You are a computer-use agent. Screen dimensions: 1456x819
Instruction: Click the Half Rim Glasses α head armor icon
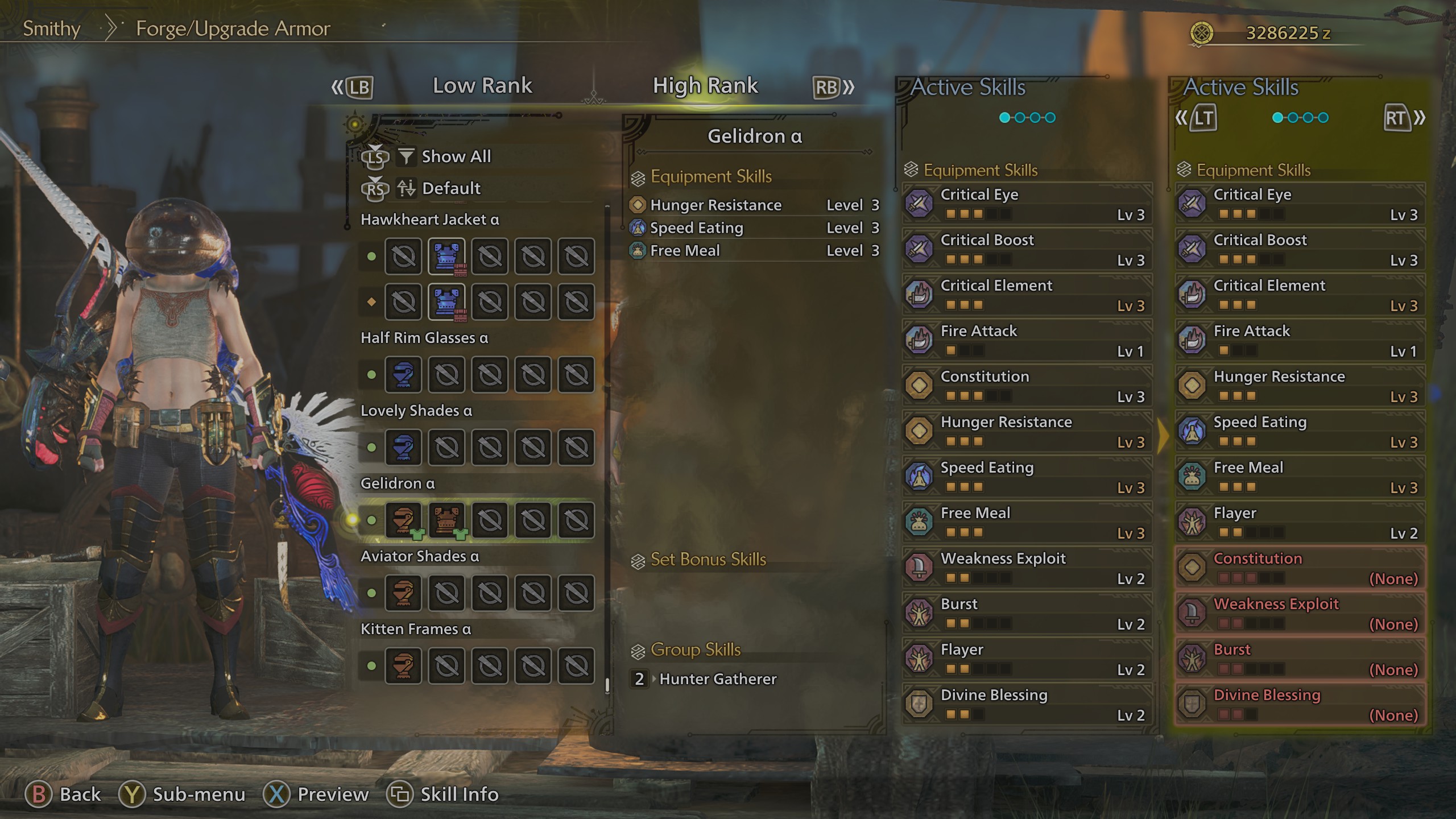(x=403, y=375)
